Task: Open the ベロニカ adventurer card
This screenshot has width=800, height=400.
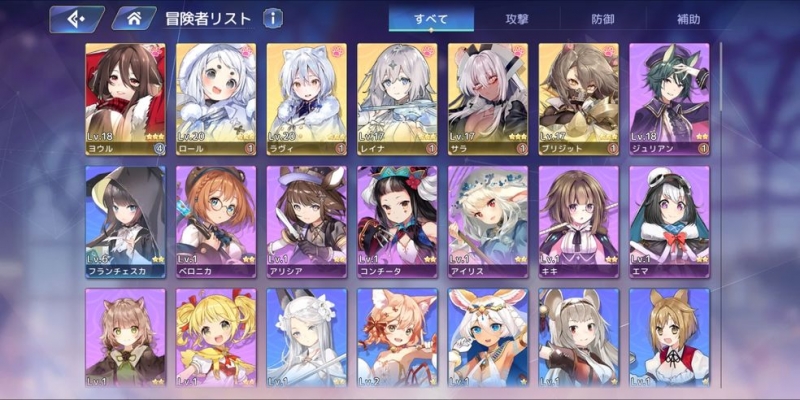Action: coord(215,220)
